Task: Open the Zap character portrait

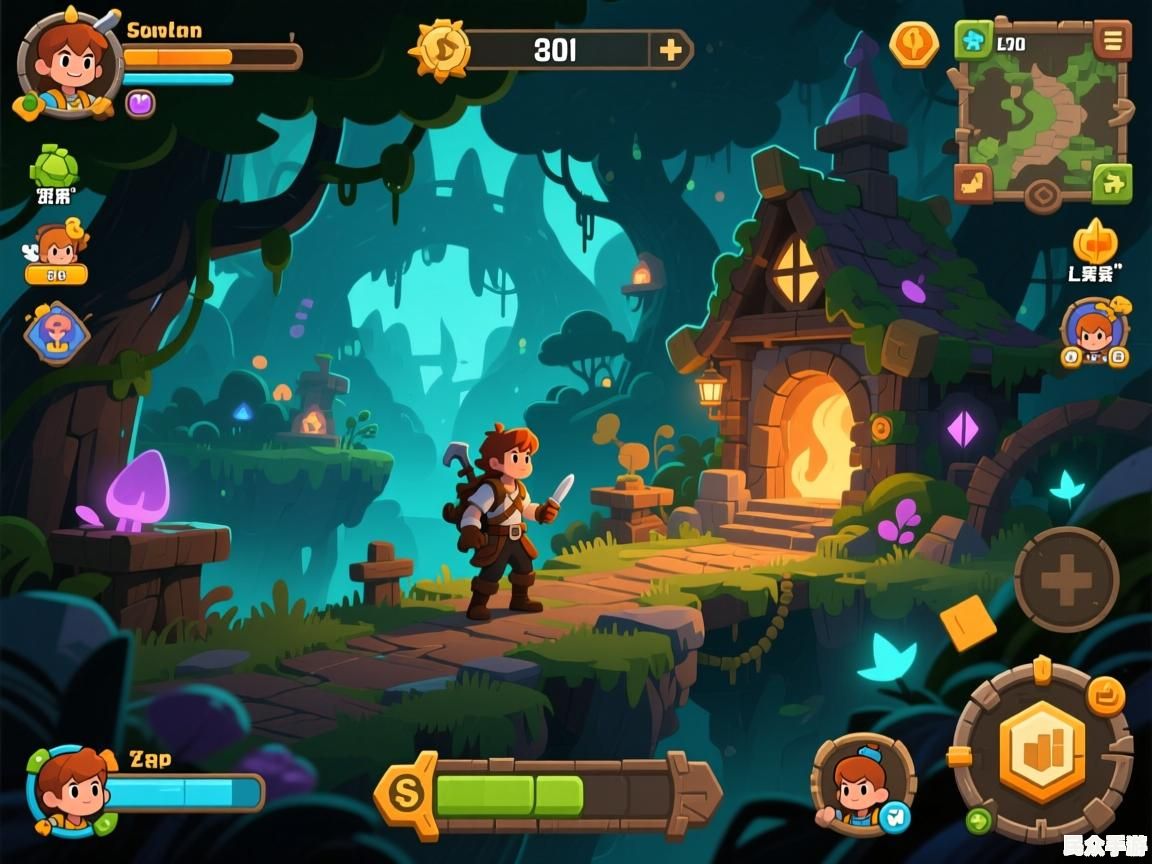Action: [x=72, y=790]
